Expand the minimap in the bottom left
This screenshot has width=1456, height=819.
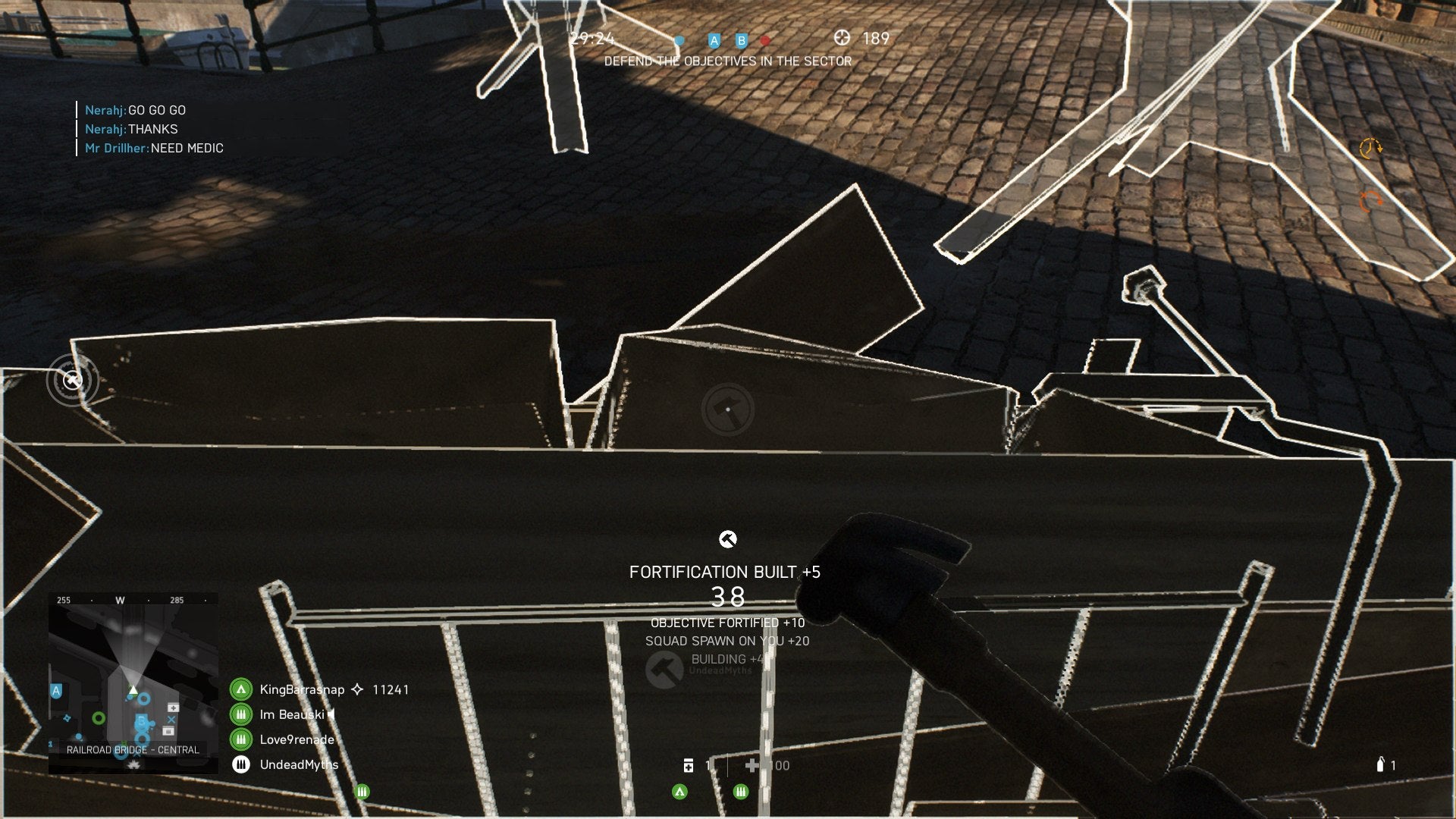point(135,675)
